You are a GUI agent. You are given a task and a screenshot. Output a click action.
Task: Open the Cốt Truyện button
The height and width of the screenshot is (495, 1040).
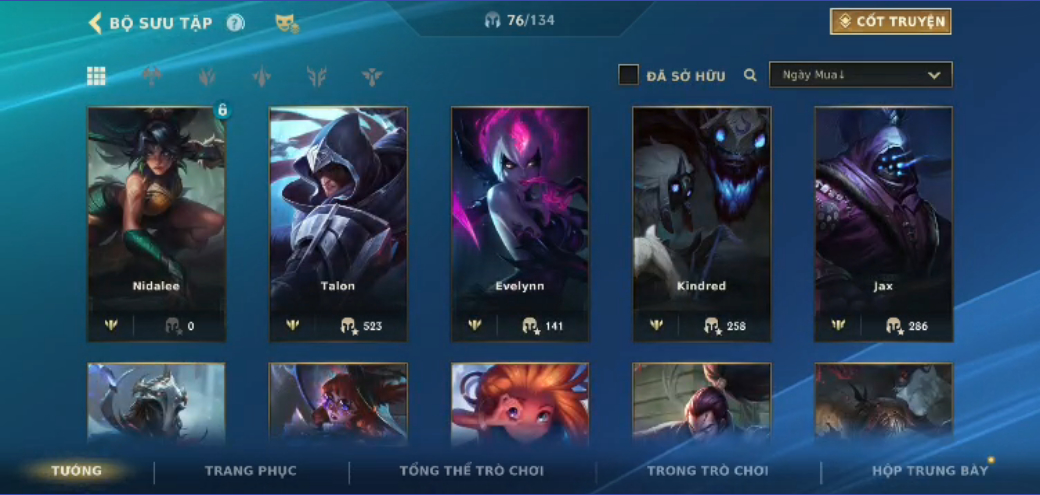point(890,22)
